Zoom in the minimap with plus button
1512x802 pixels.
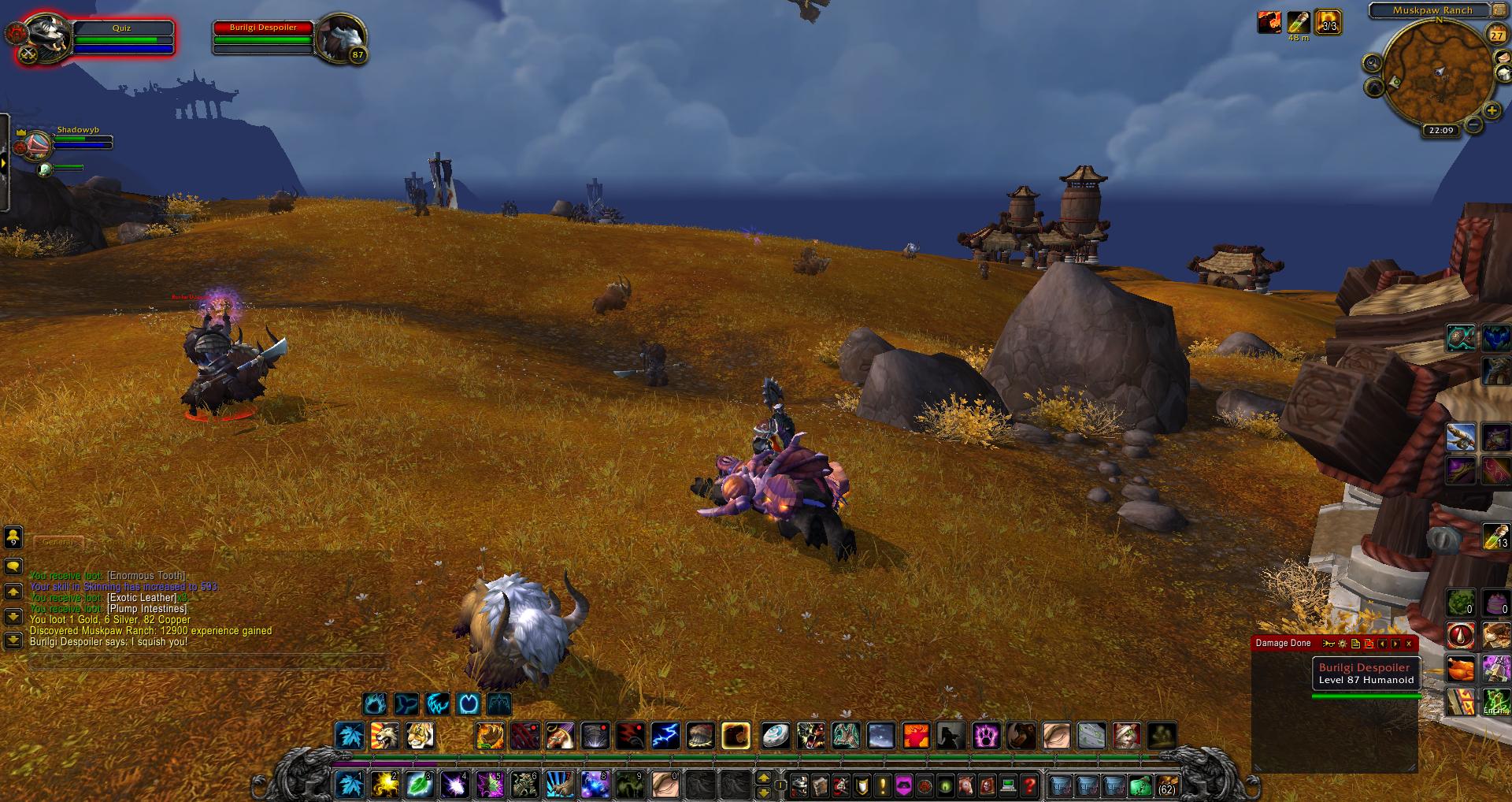pyautogui.click(x=1492, y=111)
